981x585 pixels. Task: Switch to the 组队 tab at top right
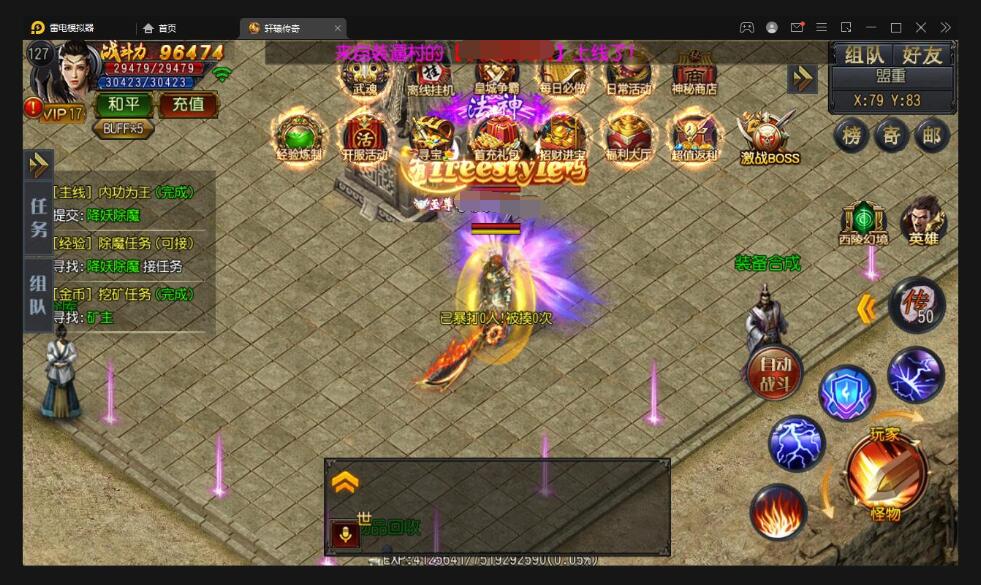pos(863,55)
